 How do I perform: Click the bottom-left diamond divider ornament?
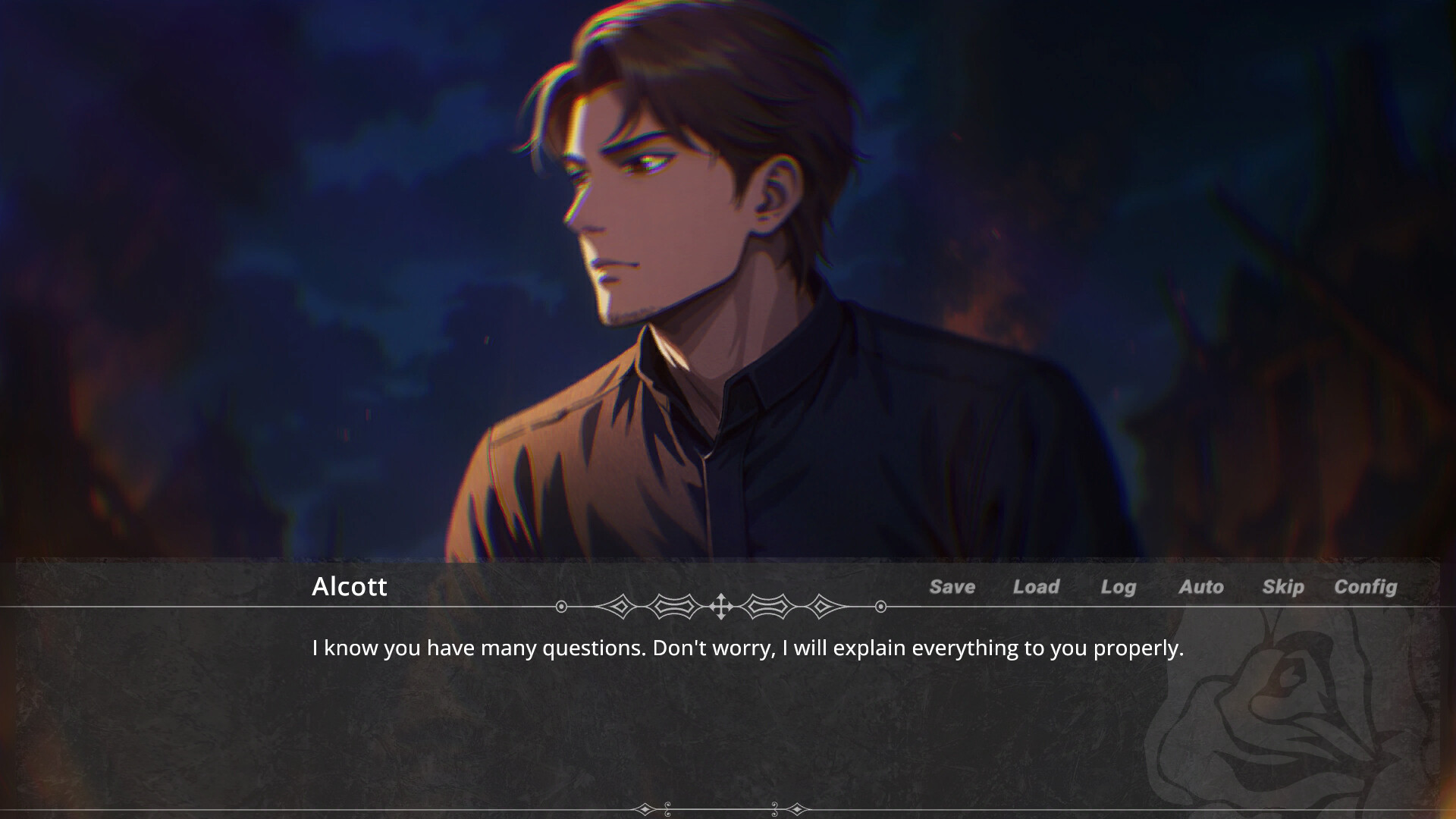click(x=645, y=810)
